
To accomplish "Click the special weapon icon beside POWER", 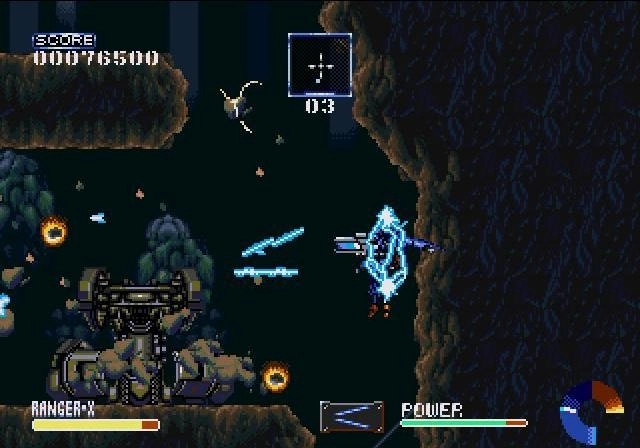I will point(352,416).
